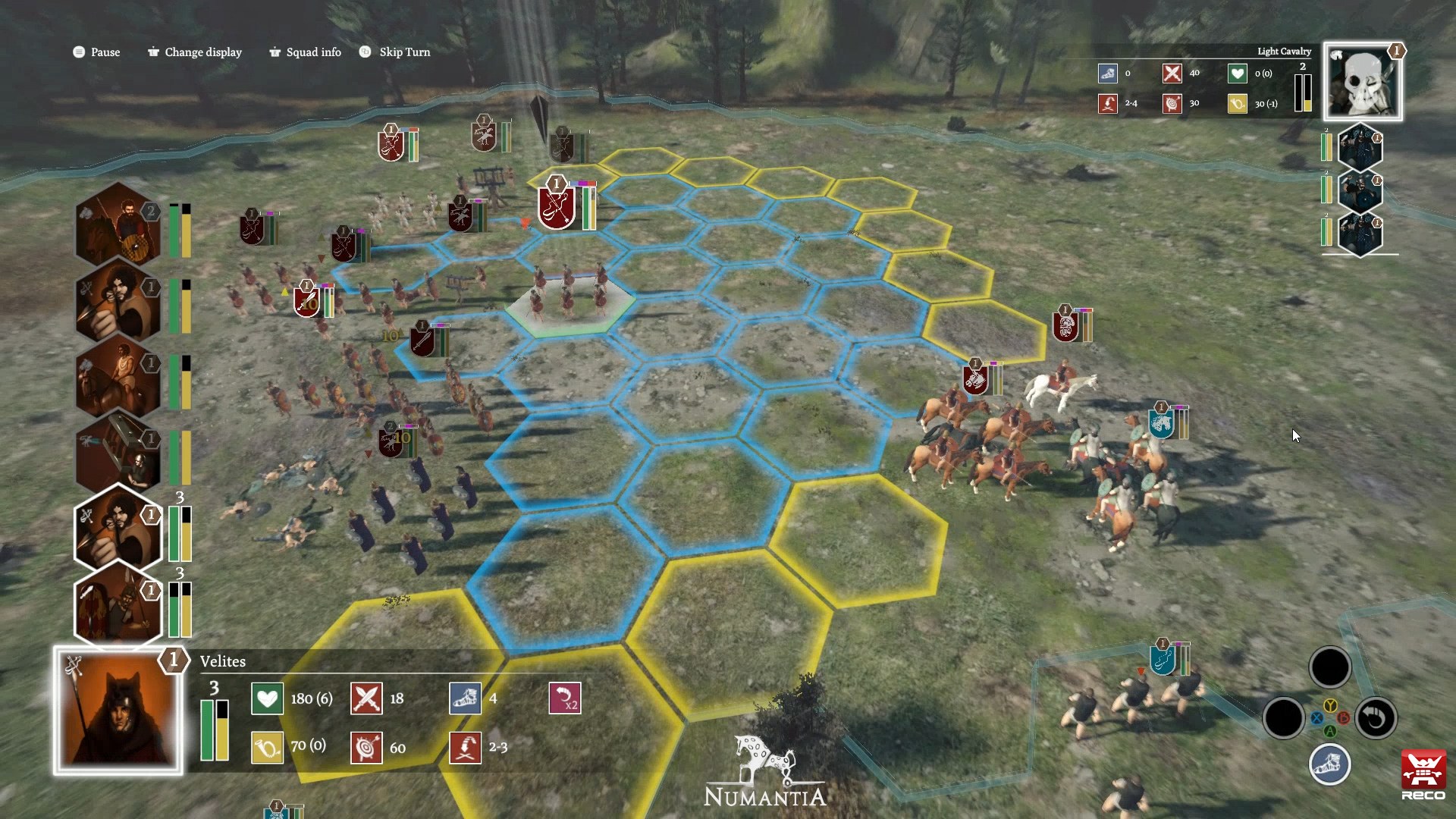This screenshot has width=1456, height=819.
Task: Open the Pause menu
Action: point(96,52)
